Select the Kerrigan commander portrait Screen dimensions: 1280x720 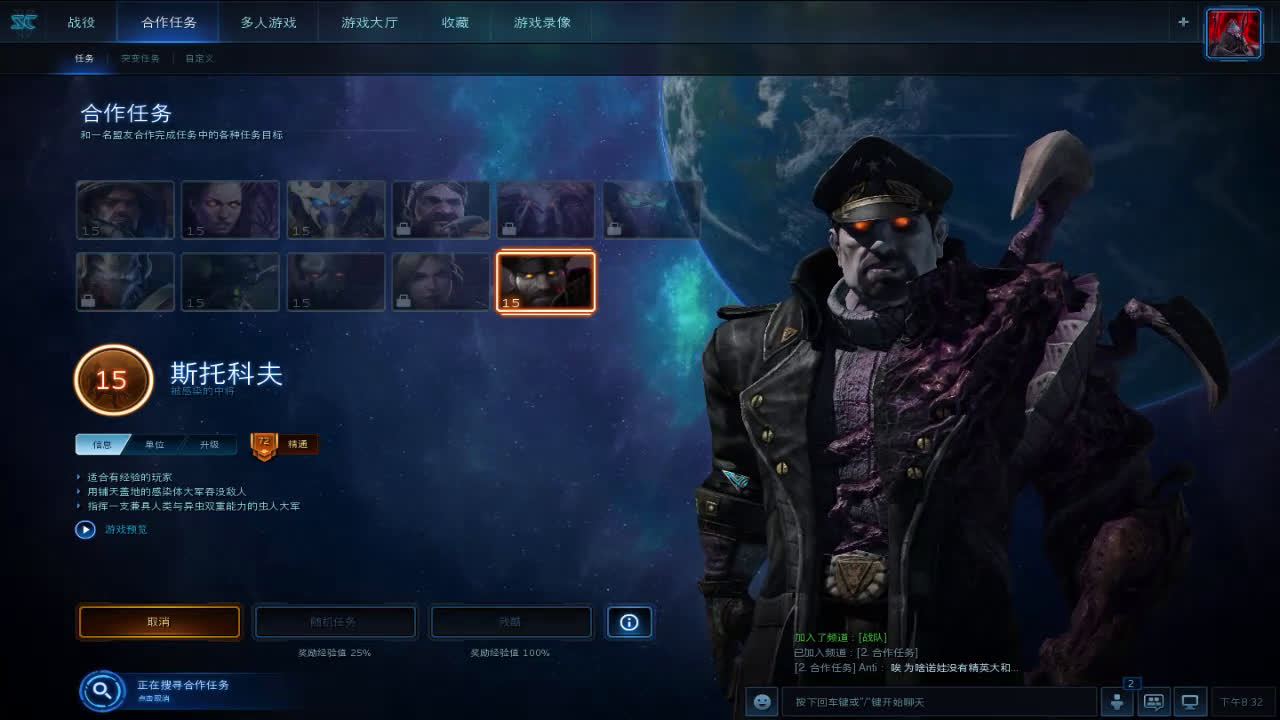[x=230, y=209]
